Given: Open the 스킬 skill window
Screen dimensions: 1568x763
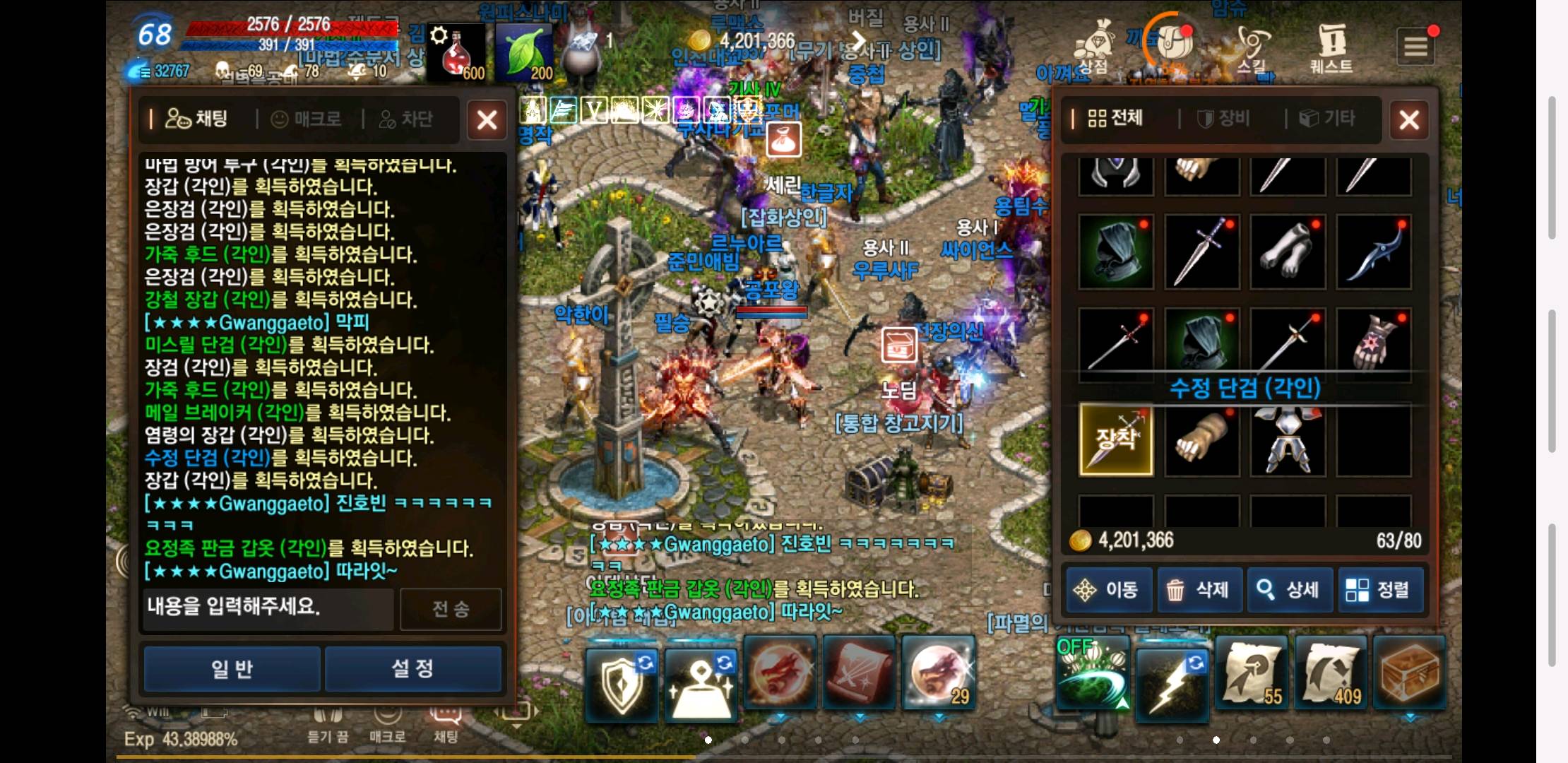Looking at the screenshot, I should (1252, 46).
